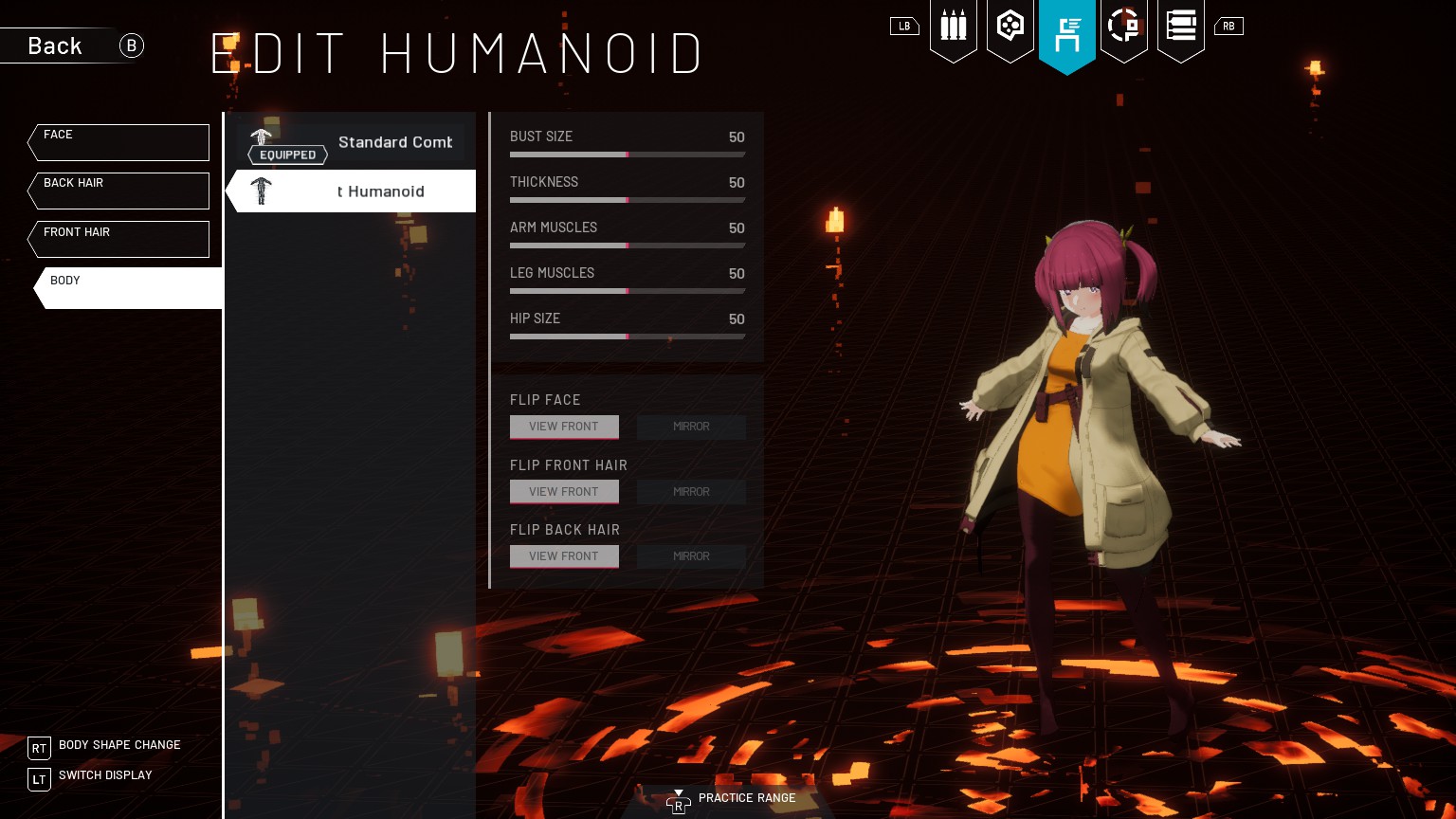Choose View Front under Flip Face

point(564,427)
